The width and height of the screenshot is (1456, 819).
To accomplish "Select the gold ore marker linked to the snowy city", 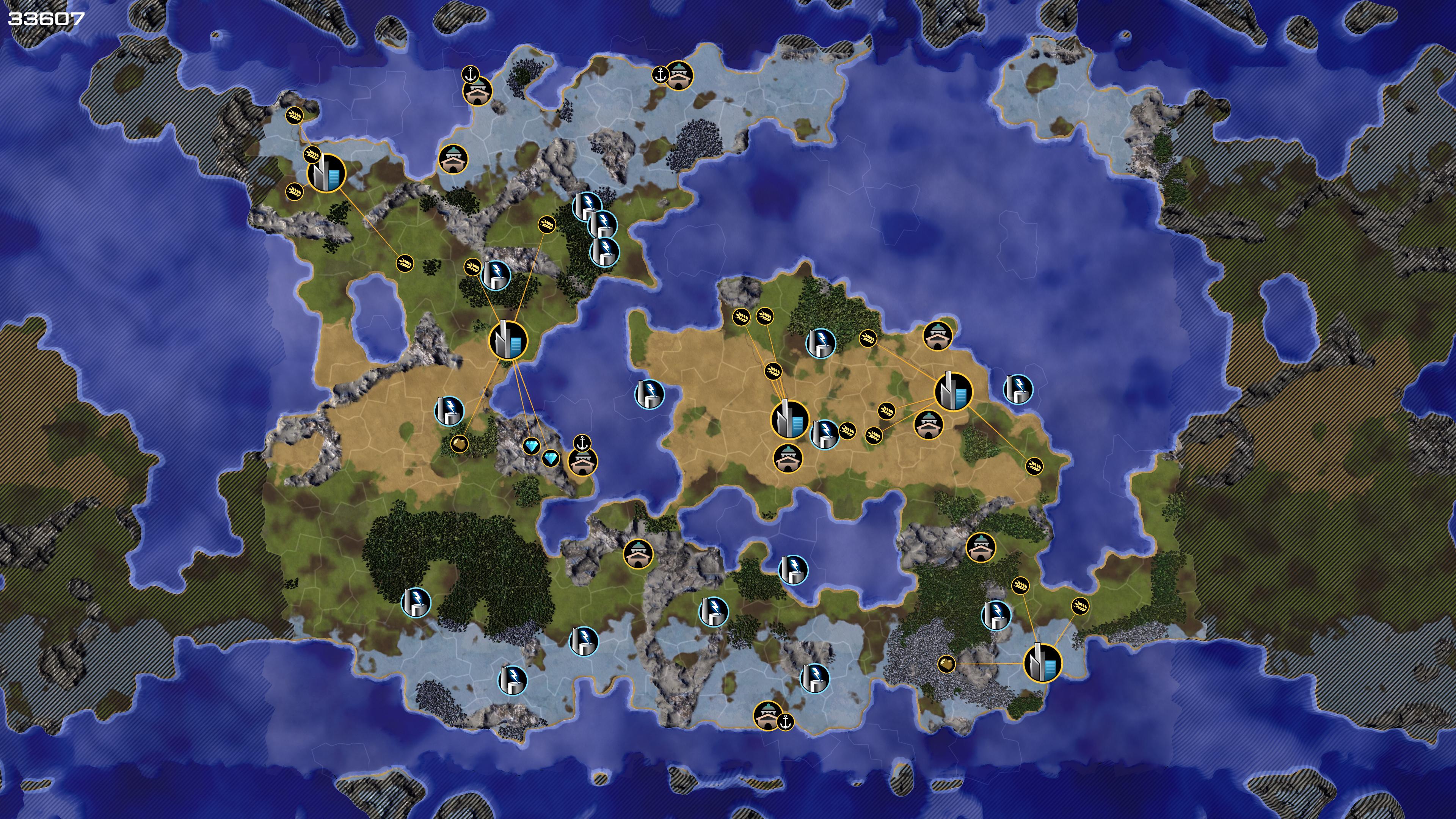I will [946, 664].
